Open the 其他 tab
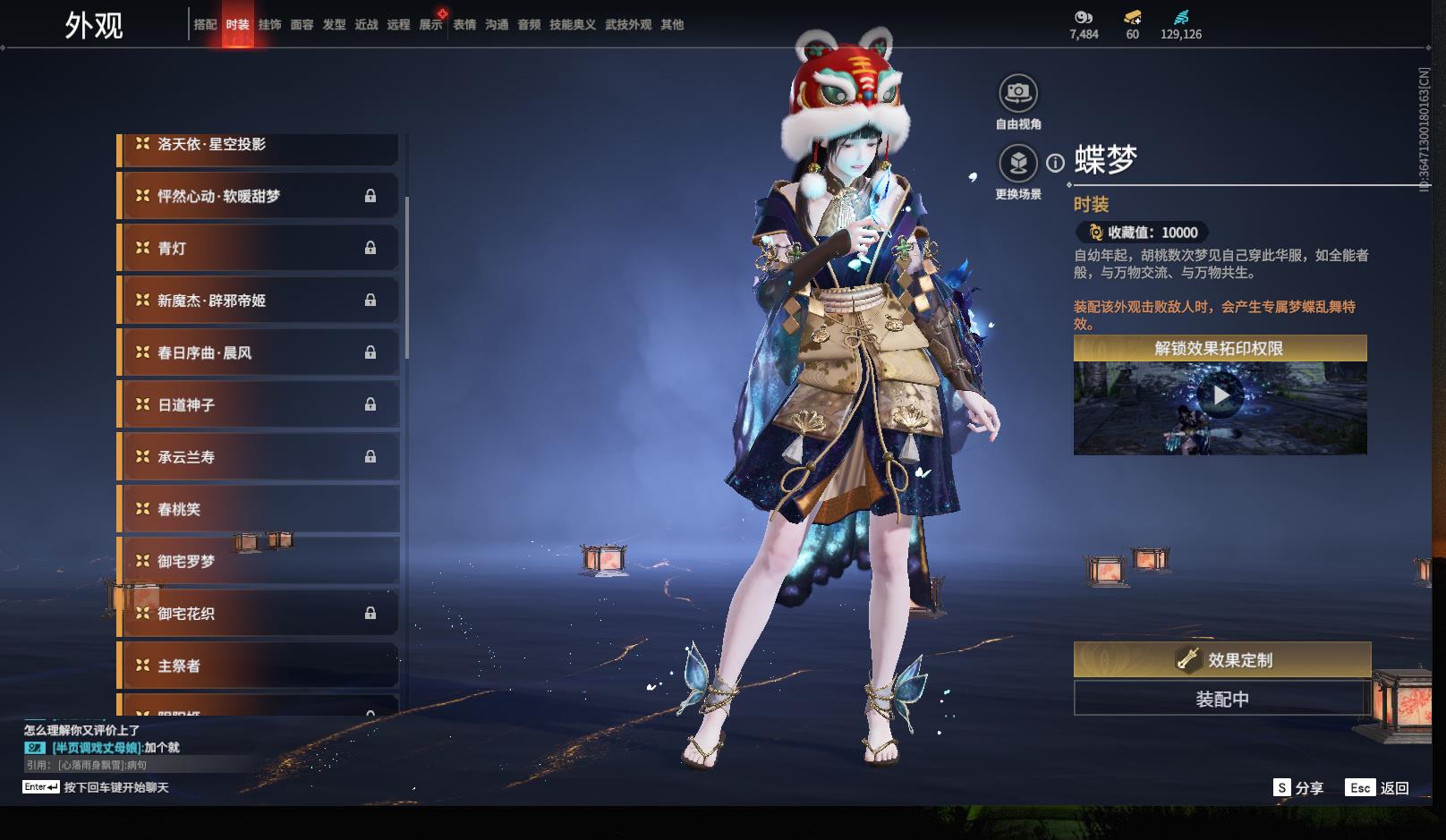This screenshot has width=1446, height=840. tap(672, 25)
